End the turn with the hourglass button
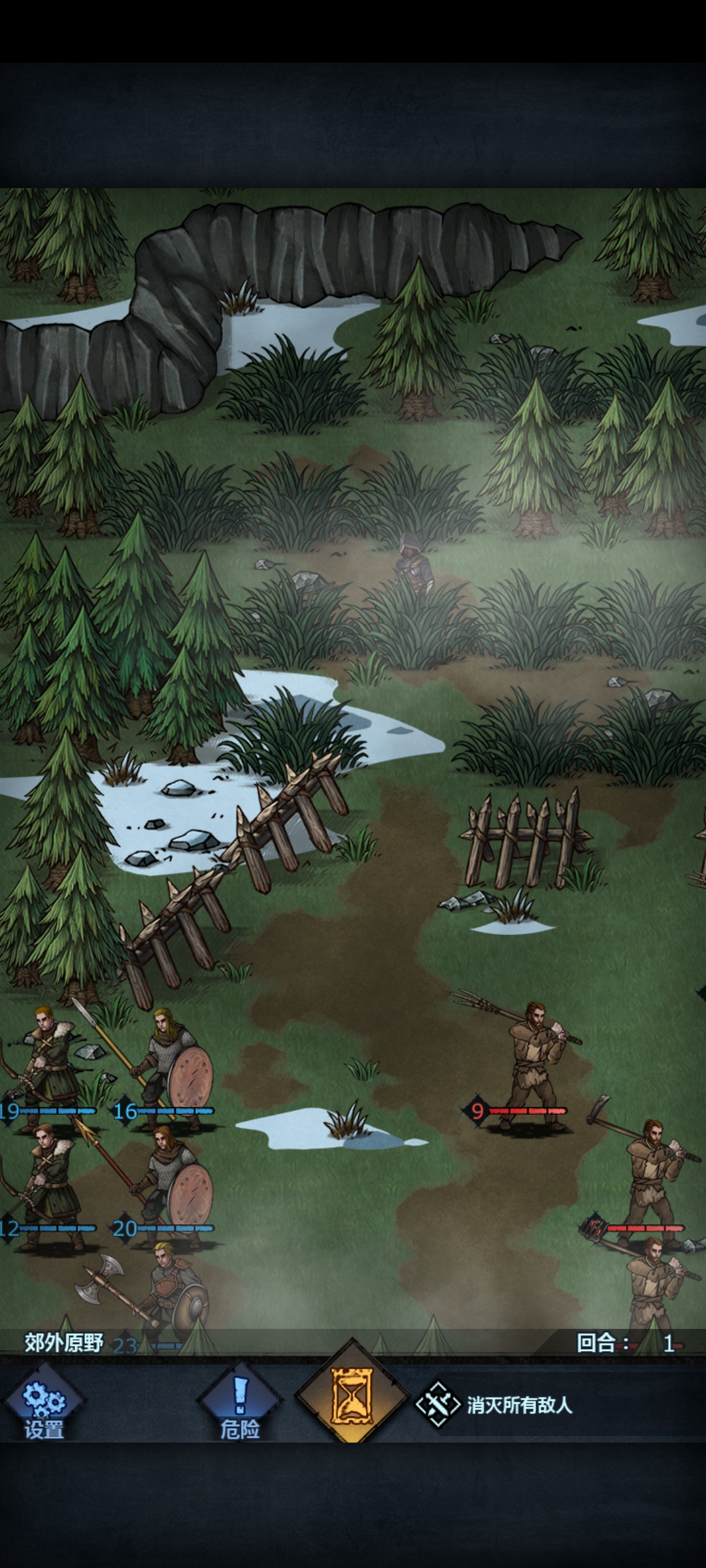The width and height of the screenshot is (706, 1568). [x=352, y=1397]
